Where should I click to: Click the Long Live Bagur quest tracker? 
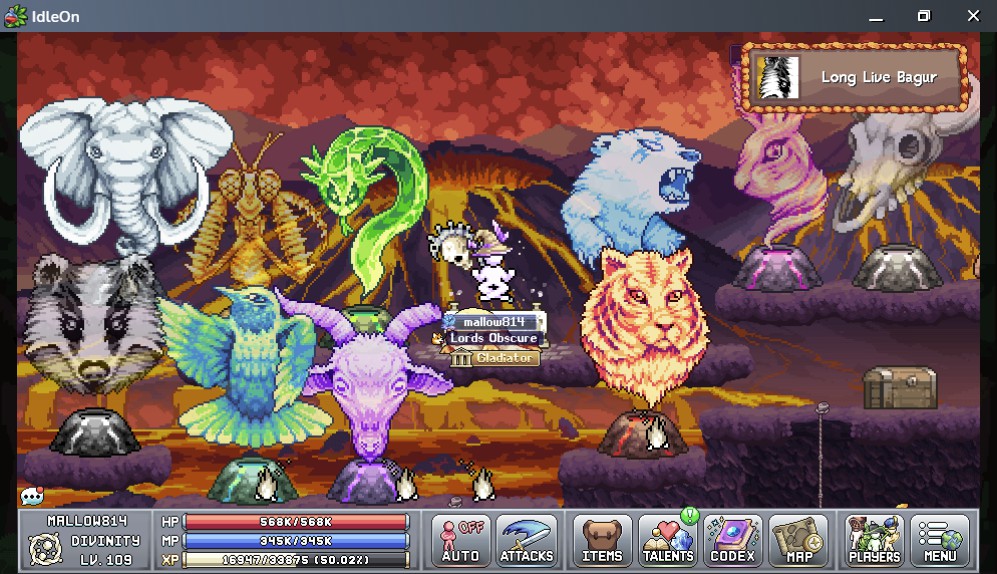[x=855, y=77]
